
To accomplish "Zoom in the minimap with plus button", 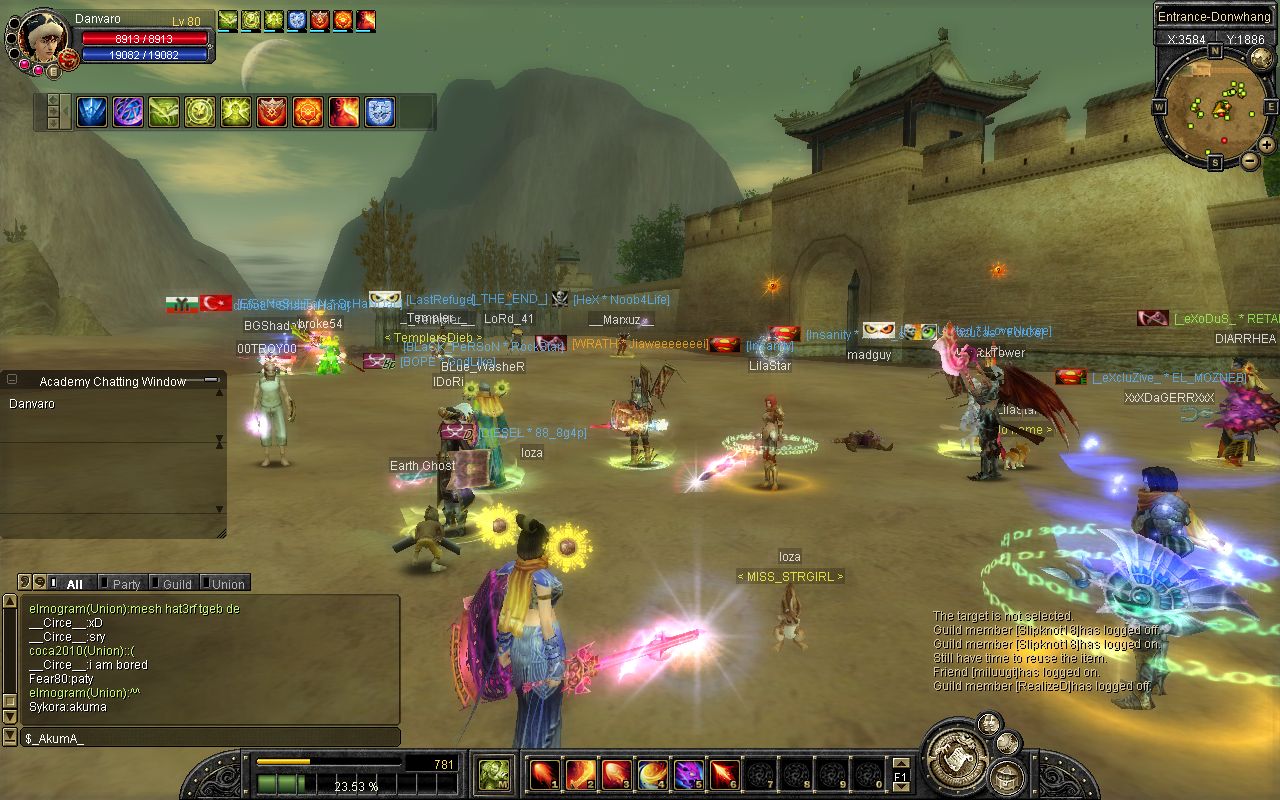I will pos(1266,144).
